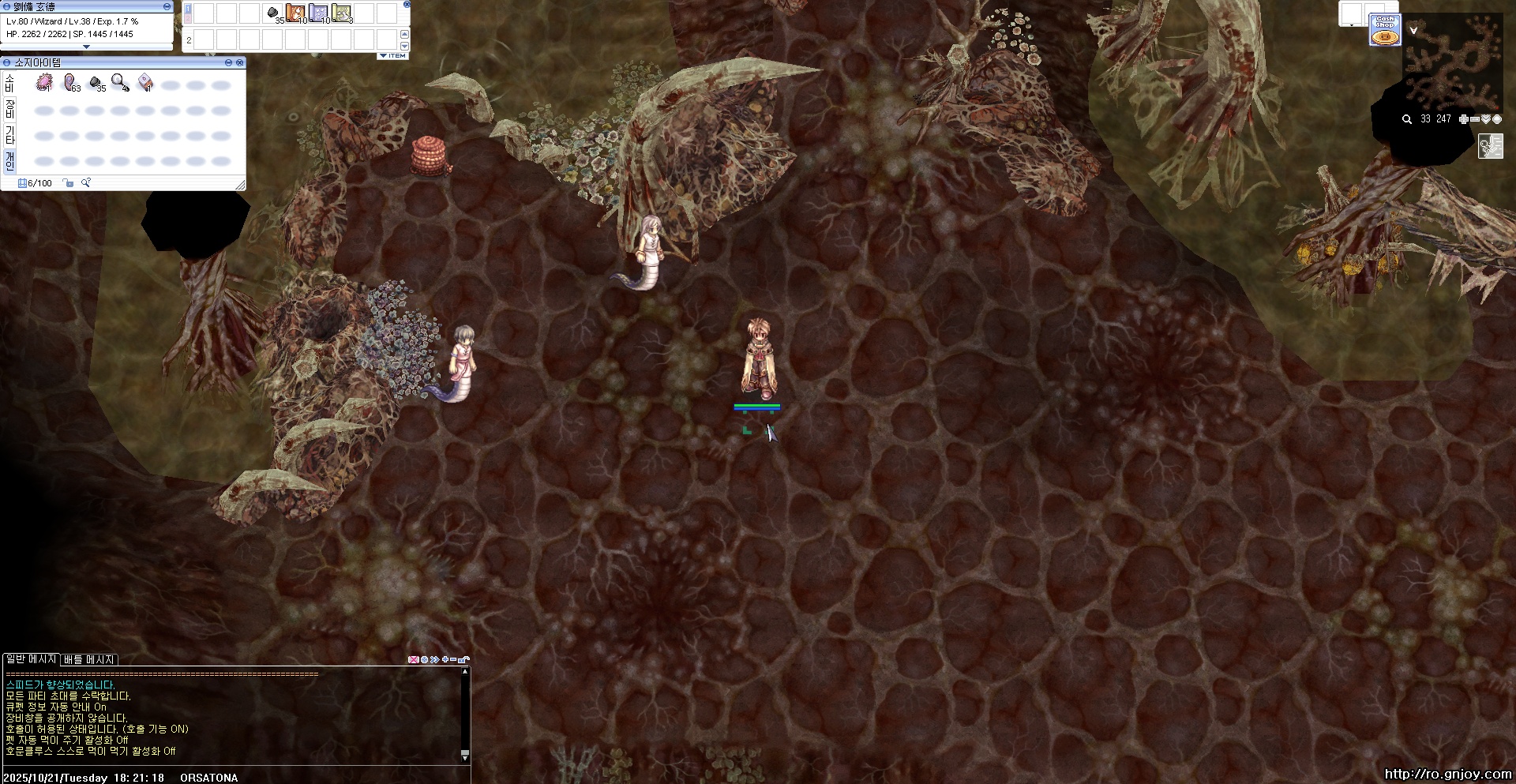Select the magnifying glass item in inventory
1516x784 pixels.
(x=120, y=83)
